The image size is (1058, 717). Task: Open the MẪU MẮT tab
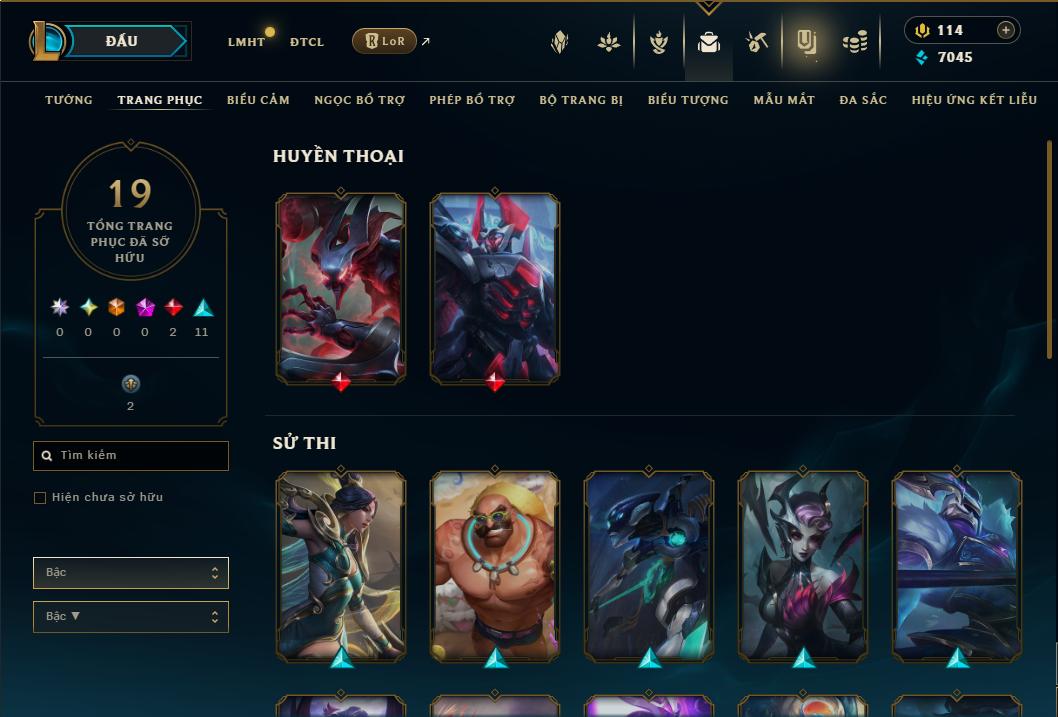pos(784,100)
